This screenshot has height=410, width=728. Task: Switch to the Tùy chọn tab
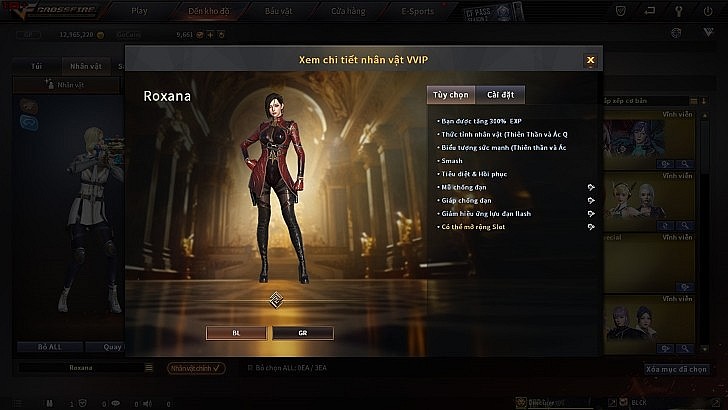[x=450, y=95]
